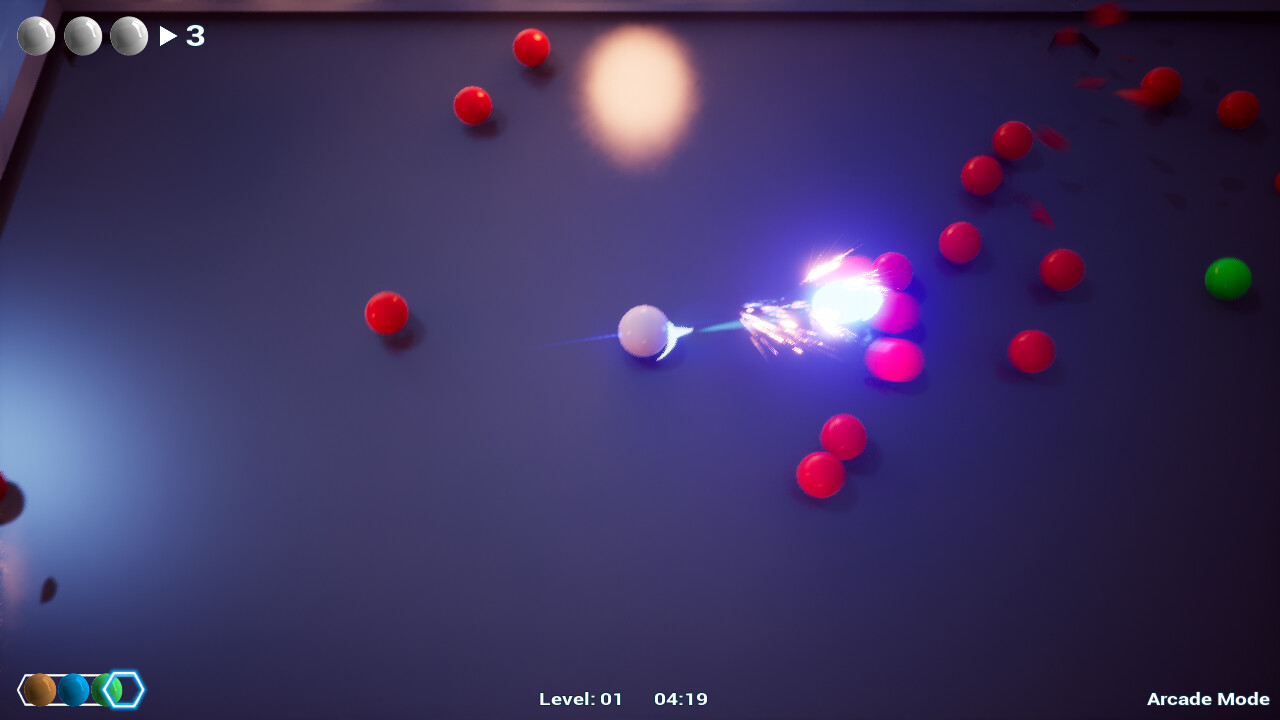The height and width of the screenshot is (720, 1280).
Task: Select the blue ball power-up icon
Action: click(72, 689)
